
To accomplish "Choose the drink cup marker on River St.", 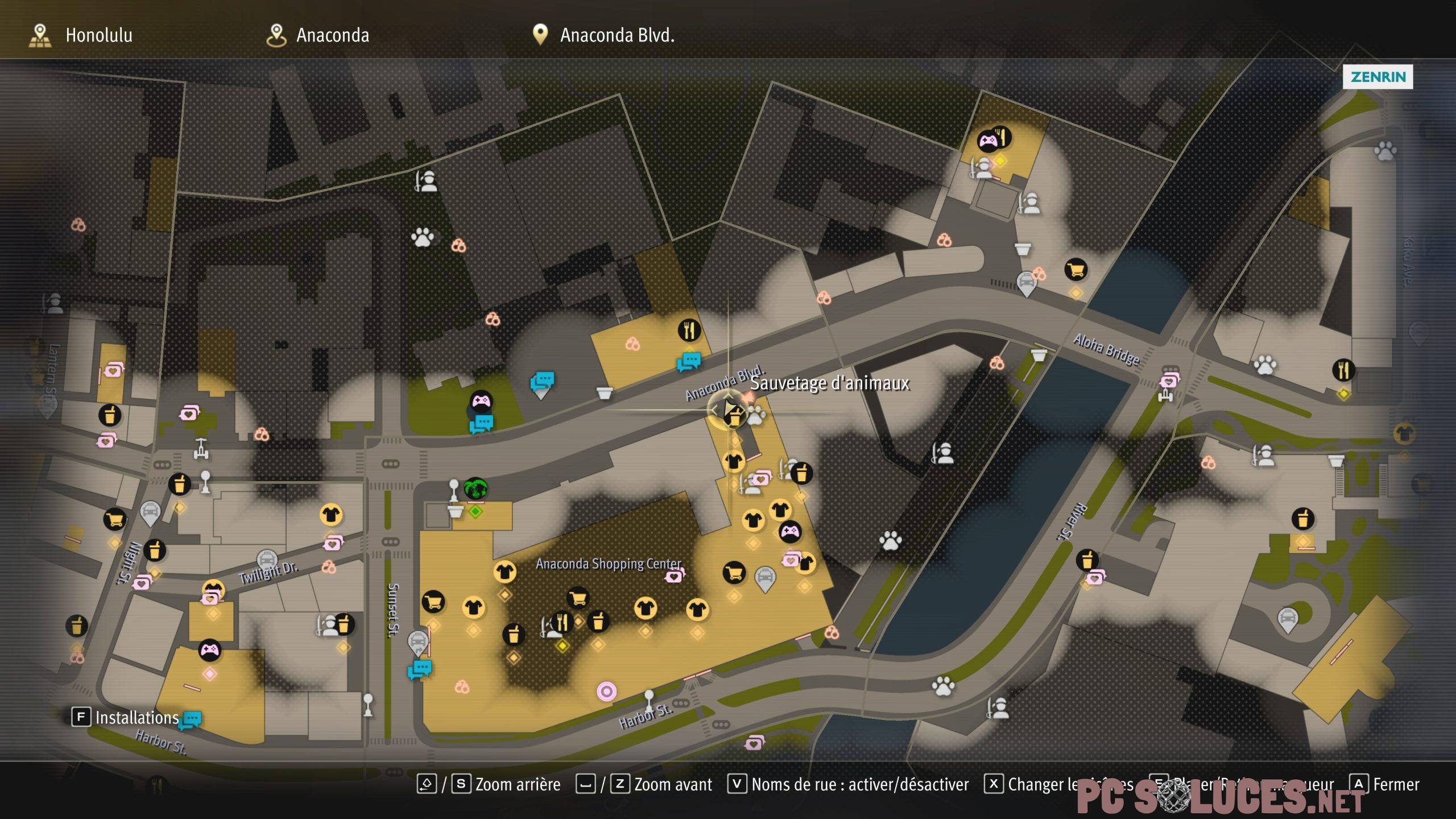I will (x=1087, y=560).
